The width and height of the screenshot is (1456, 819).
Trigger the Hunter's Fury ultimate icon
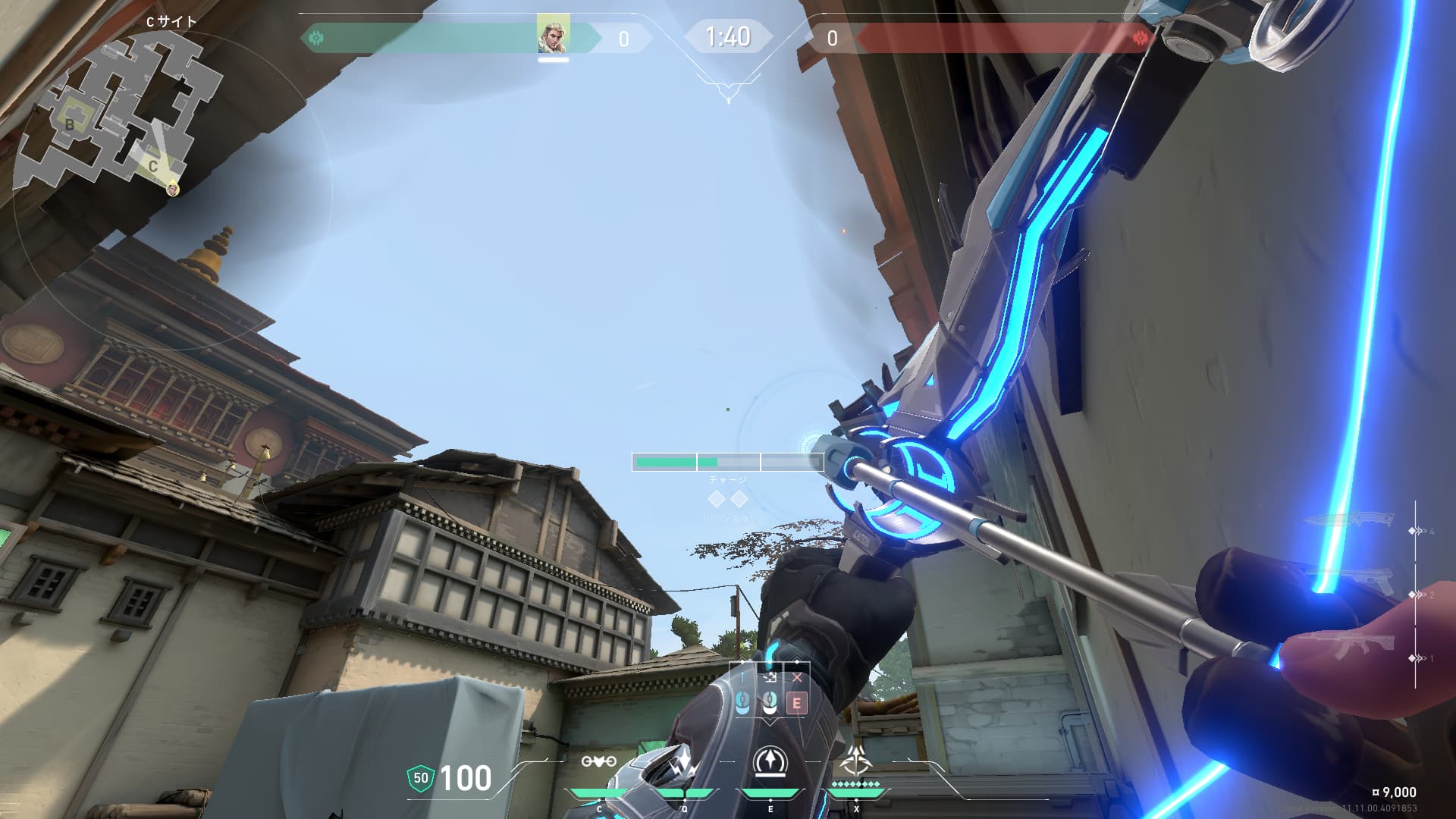(x=856, y=760)
